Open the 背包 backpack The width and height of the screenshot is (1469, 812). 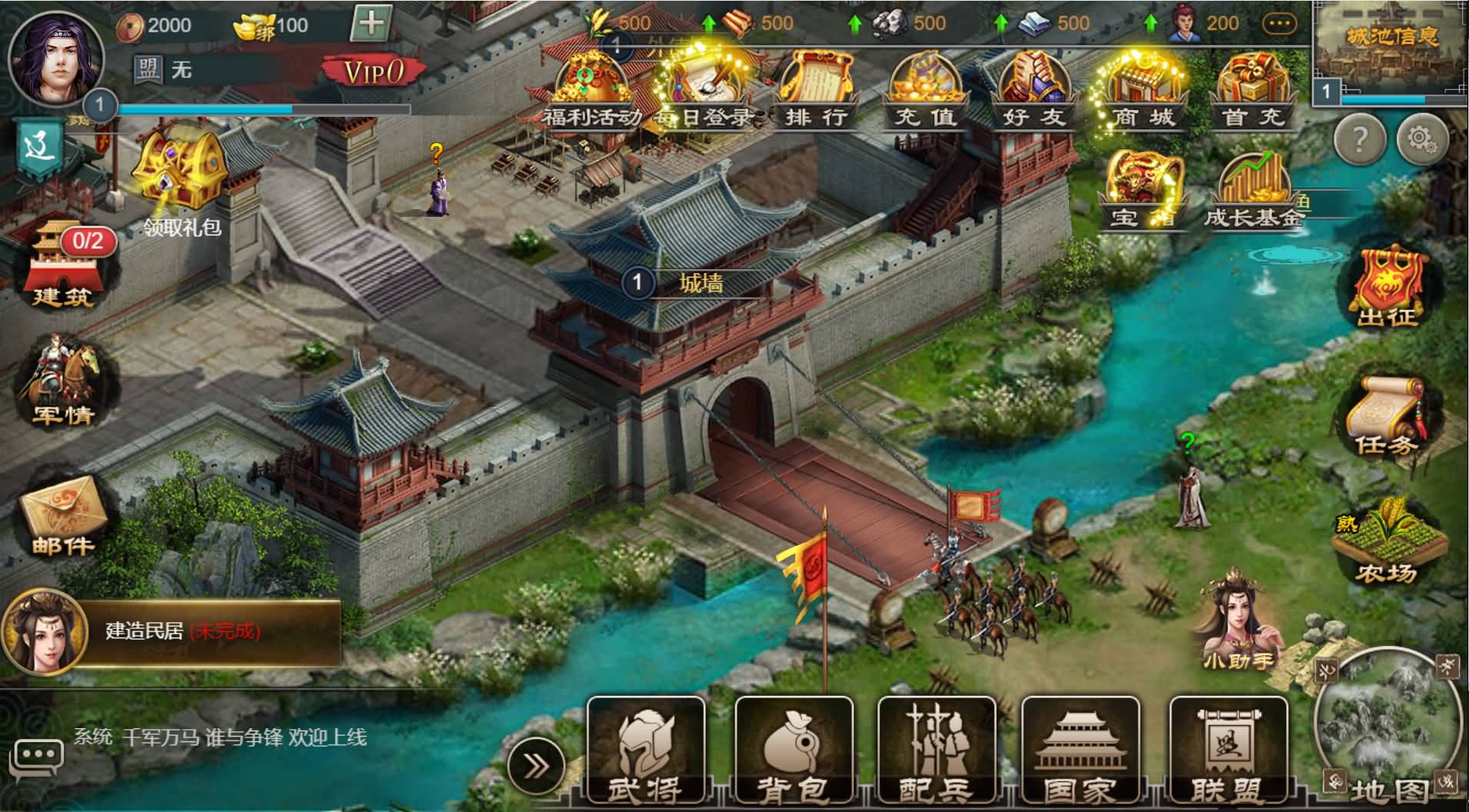[793, 751]
